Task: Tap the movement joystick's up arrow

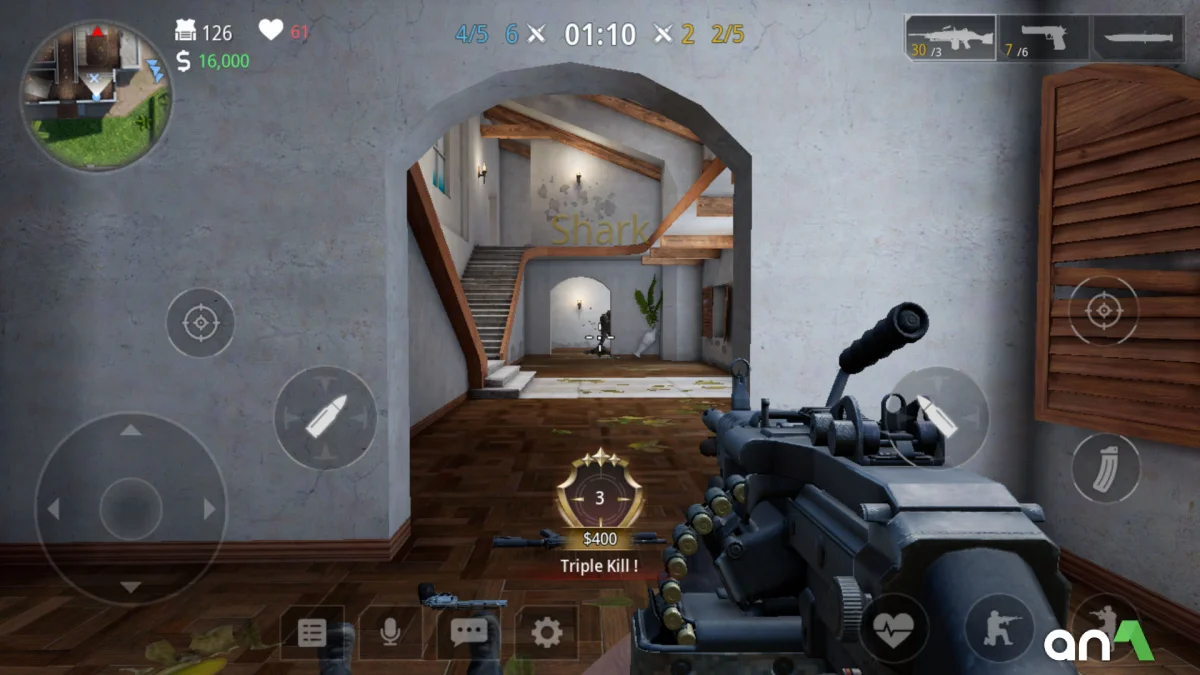Action: pos(131,431)
